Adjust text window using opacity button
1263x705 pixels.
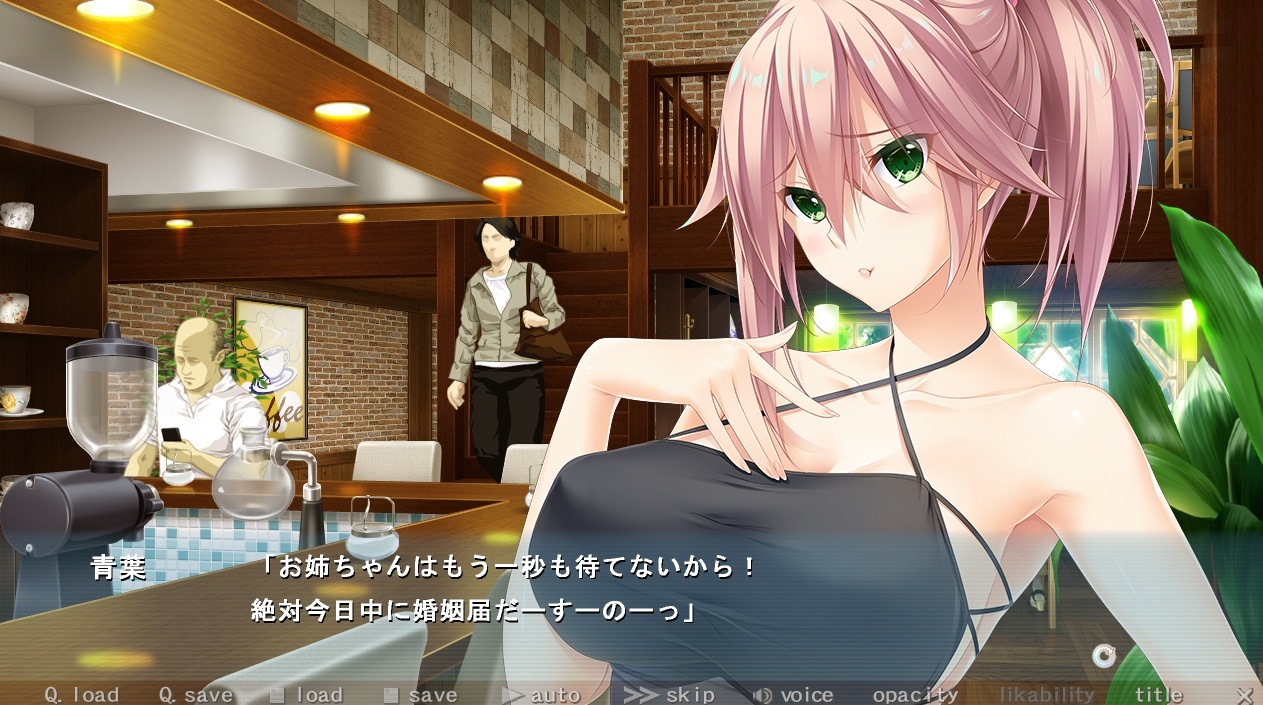pos(915,695)
